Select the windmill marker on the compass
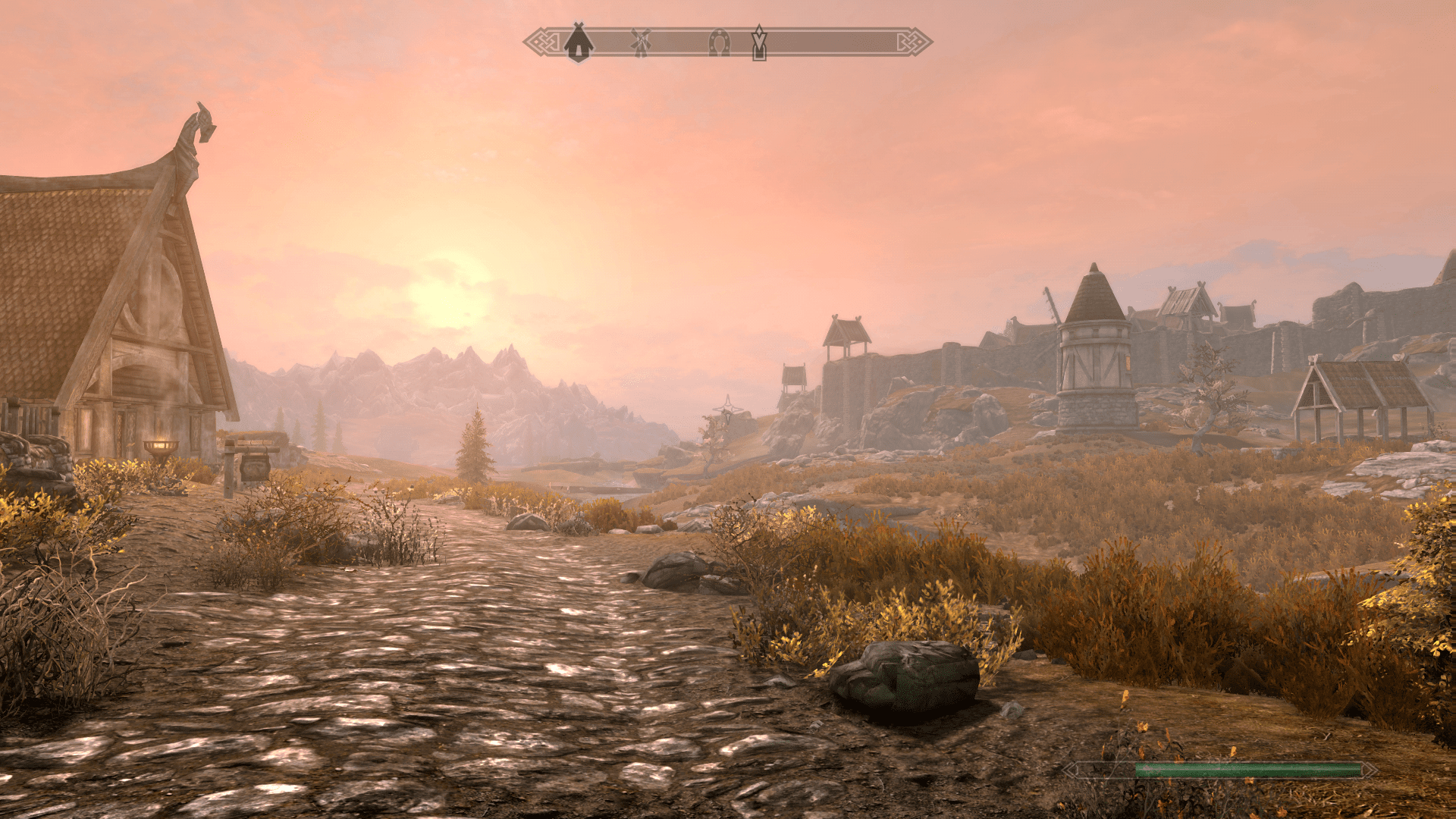Image resolution: width=1456 pixels, height=819 pixels. click(x=641, y=43)
